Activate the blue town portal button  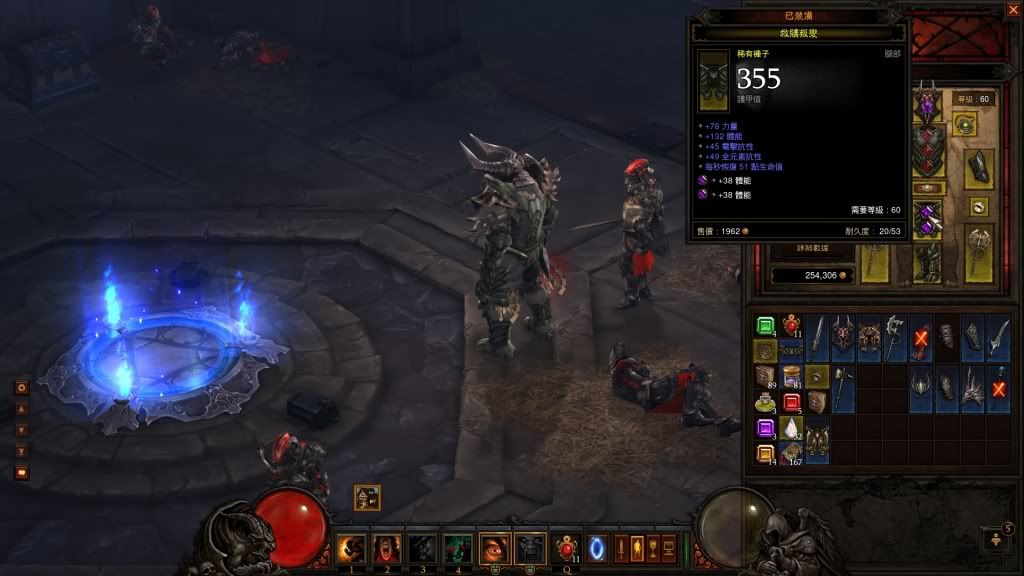[598, 548]
